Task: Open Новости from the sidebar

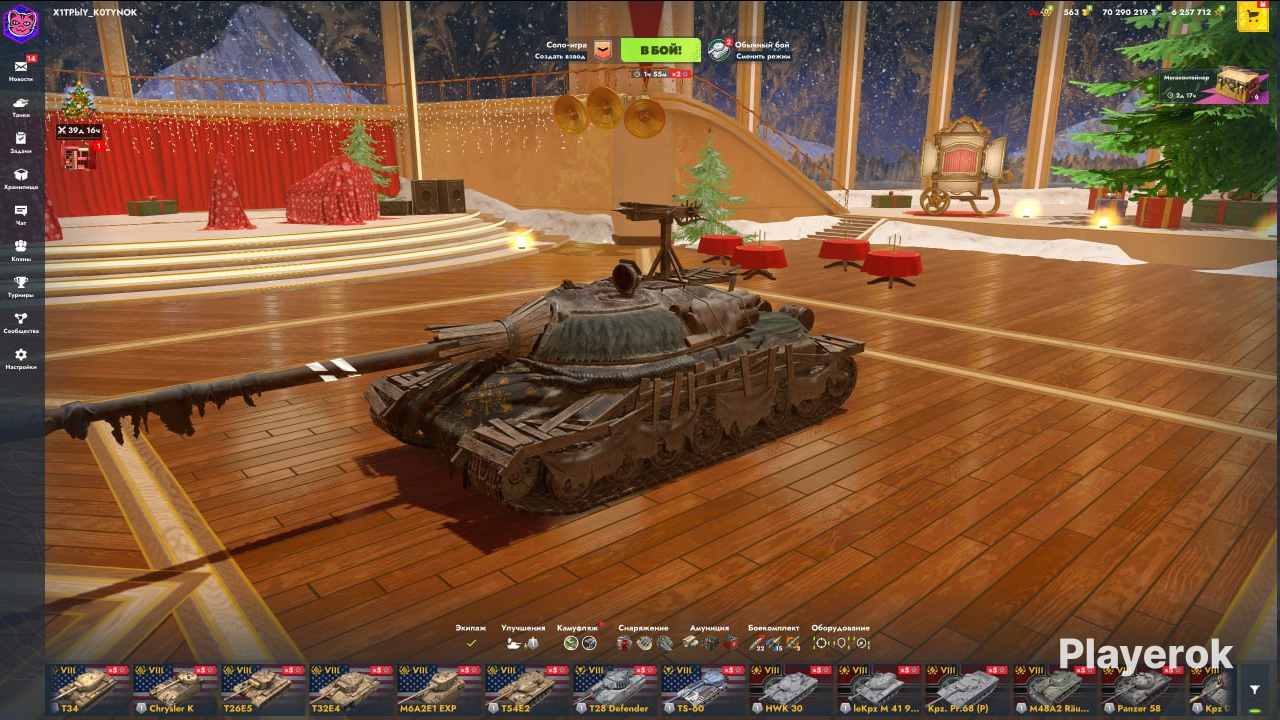Action: [x=21, y=69]
